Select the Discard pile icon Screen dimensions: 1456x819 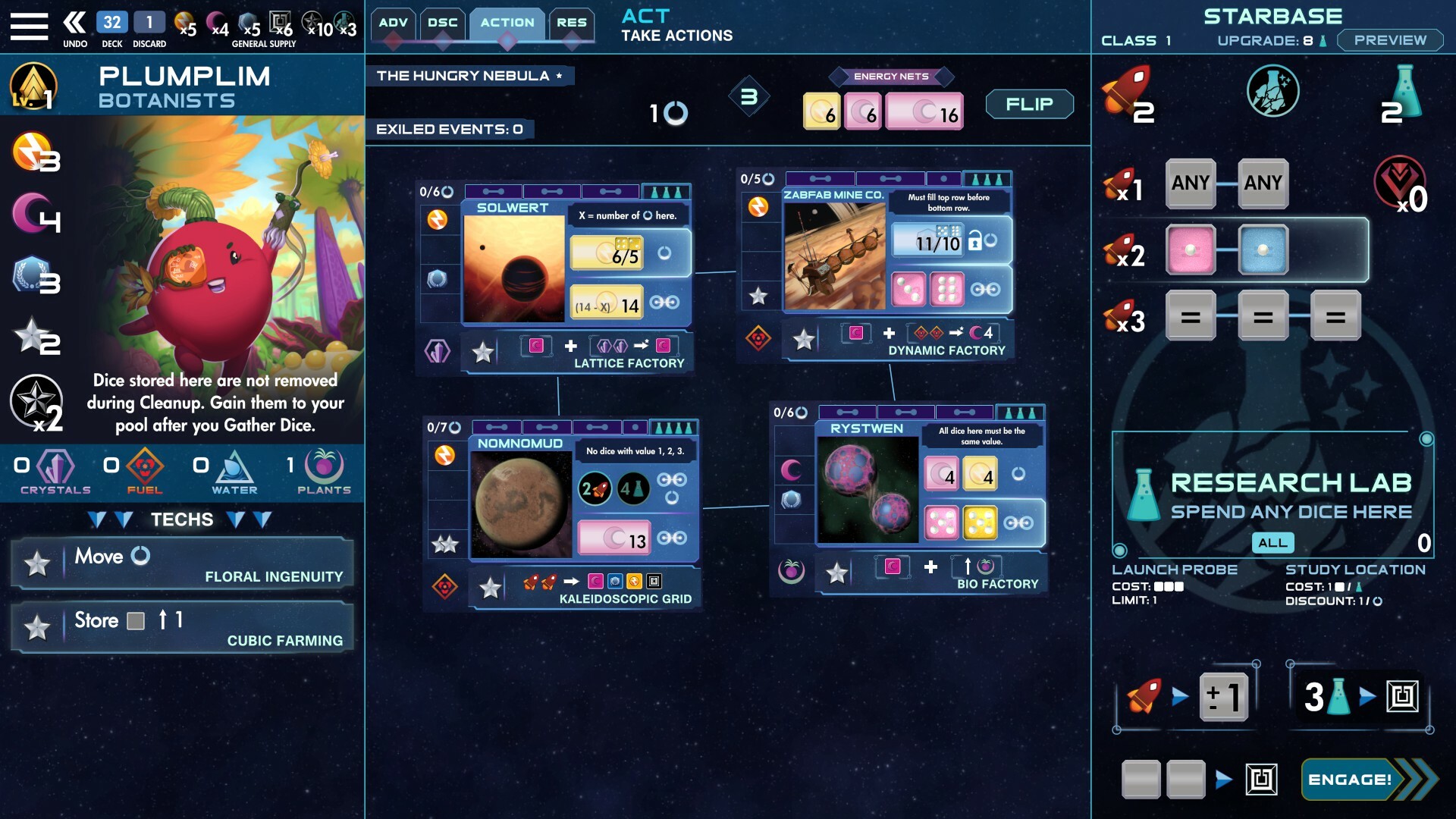click(x=149, y=21)
